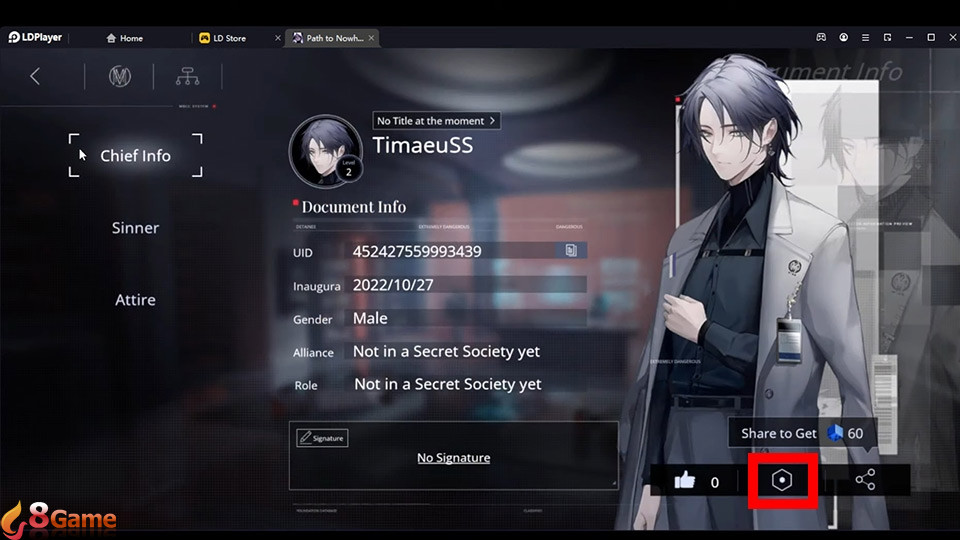Minimize the LDPlayer window
Image resolution: width=960 pixels, height=540 pixels.
(x=909, y=38)
